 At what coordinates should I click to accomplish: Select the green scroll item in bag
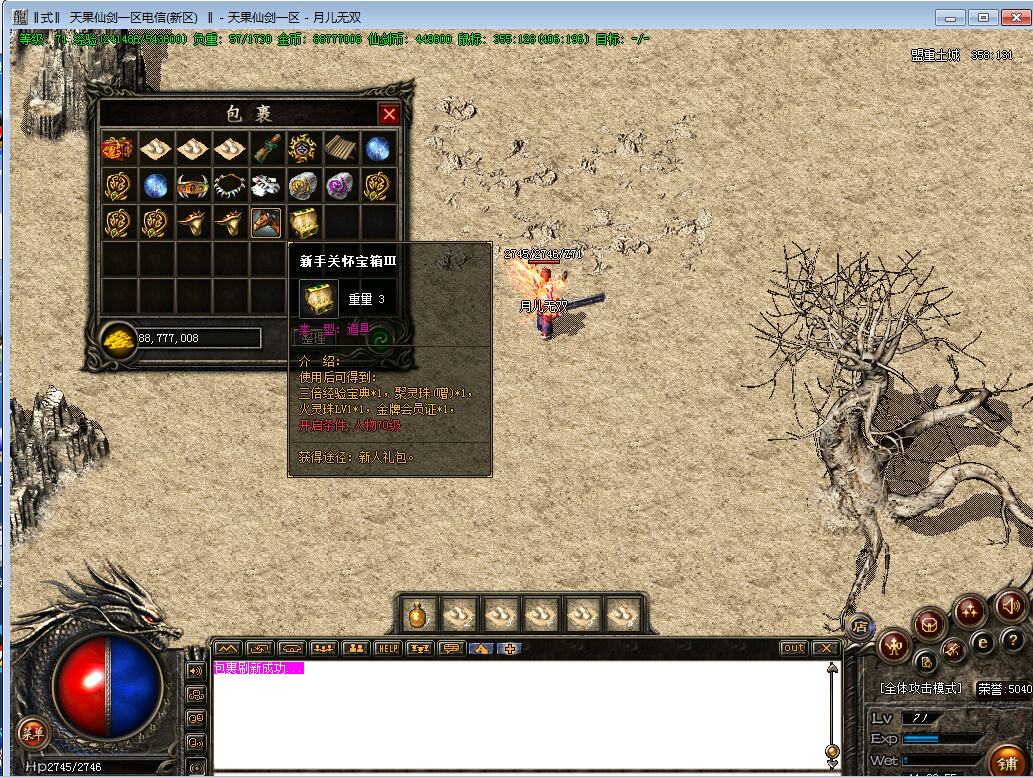(x=265, y=149)
